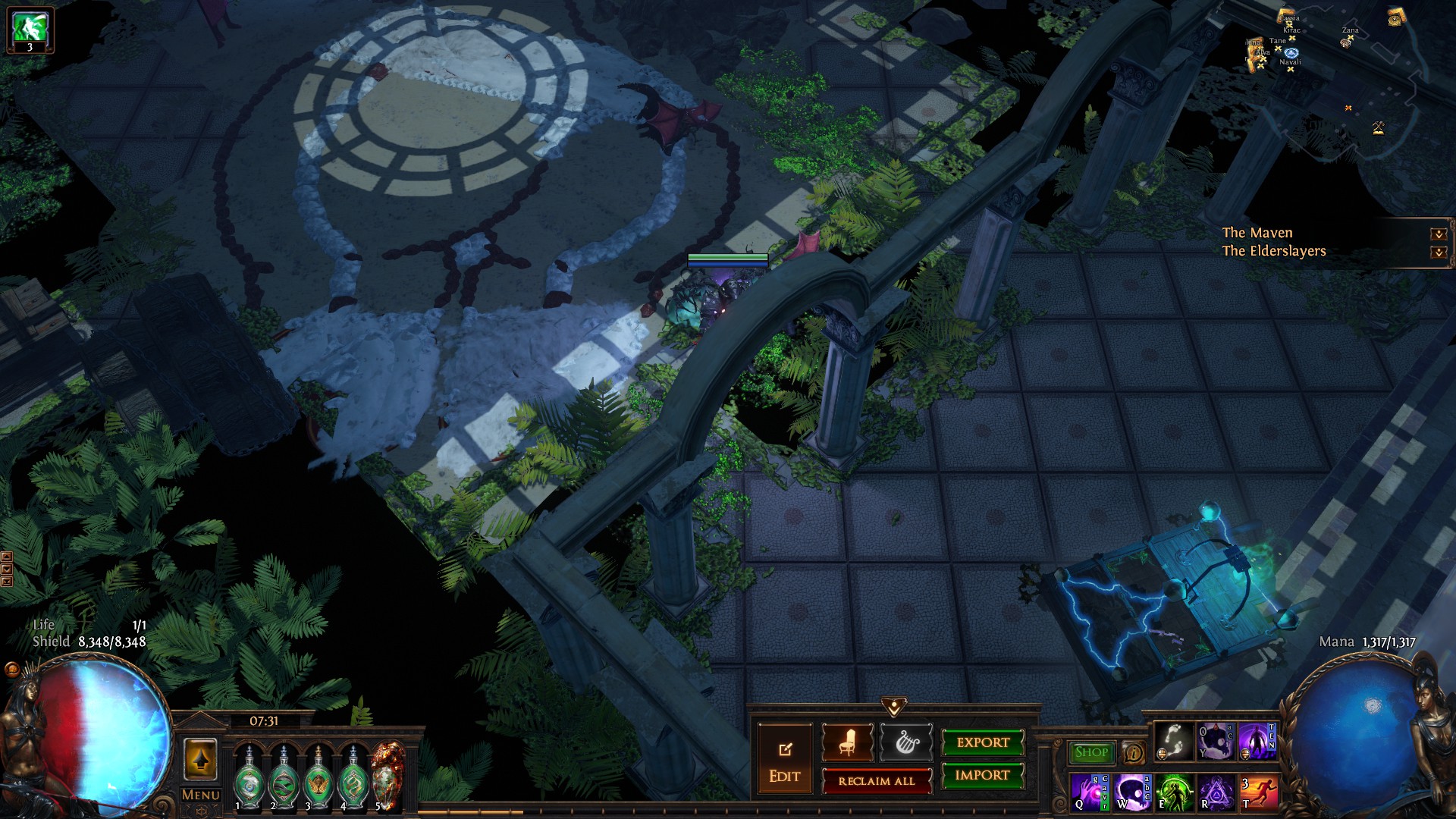Screen dimensions: 1456x819
Task: Import a hideout layout
Action: [982, 775]
